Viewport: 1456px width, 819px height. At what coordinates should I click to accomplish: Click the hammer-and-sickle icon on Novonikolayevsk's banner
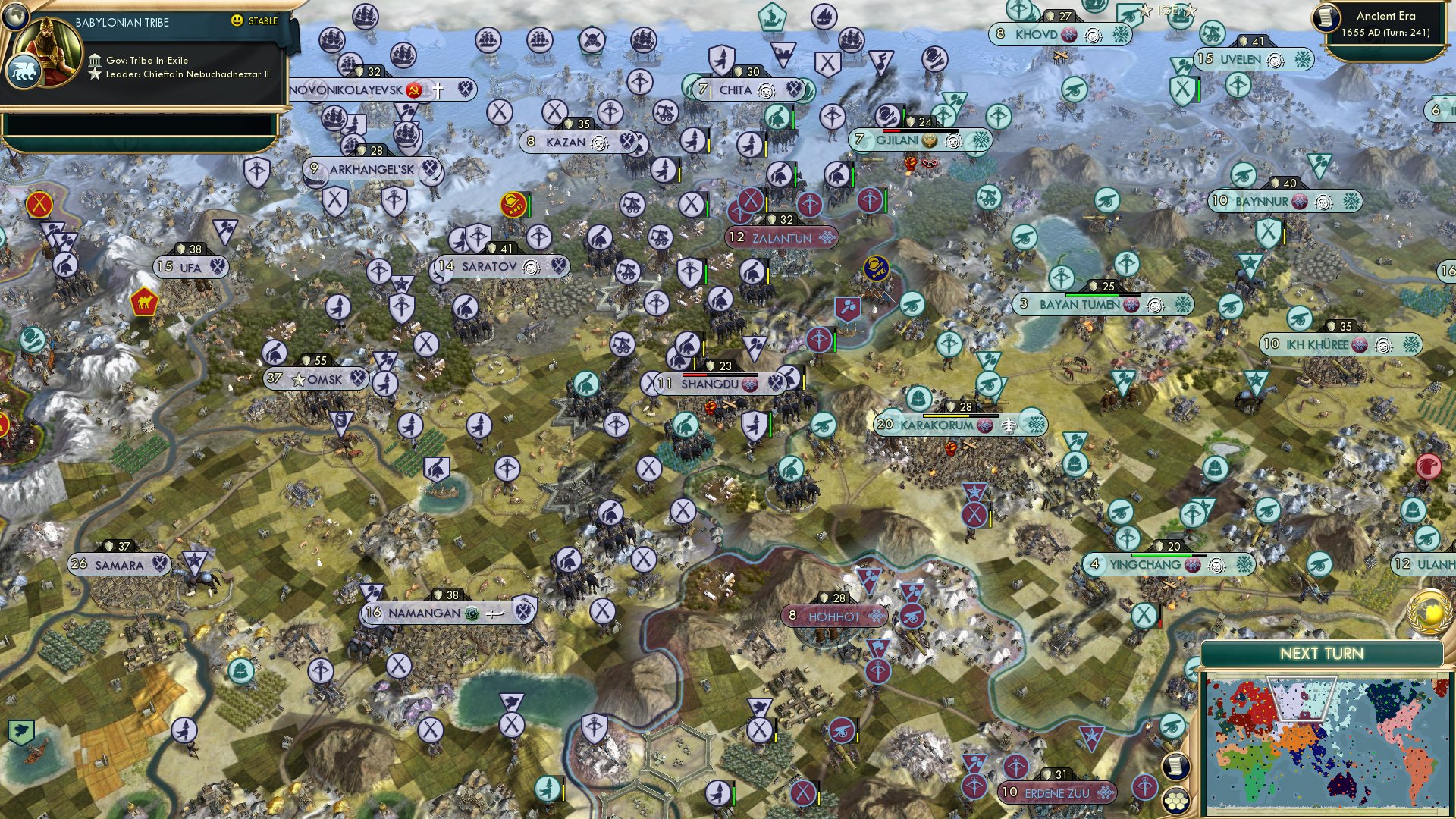tap(416, 89)
